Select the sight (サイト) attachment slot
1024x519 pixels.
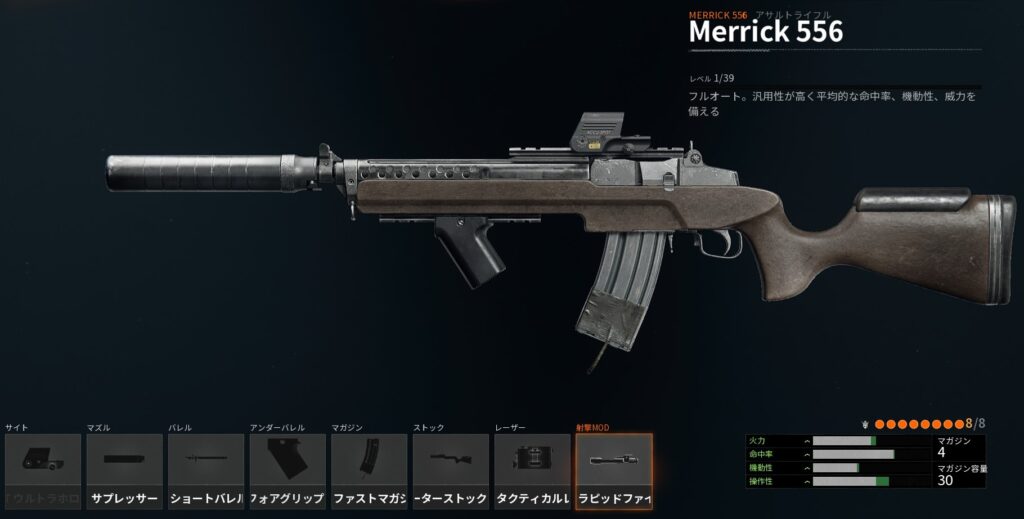[x=43, y=471]
